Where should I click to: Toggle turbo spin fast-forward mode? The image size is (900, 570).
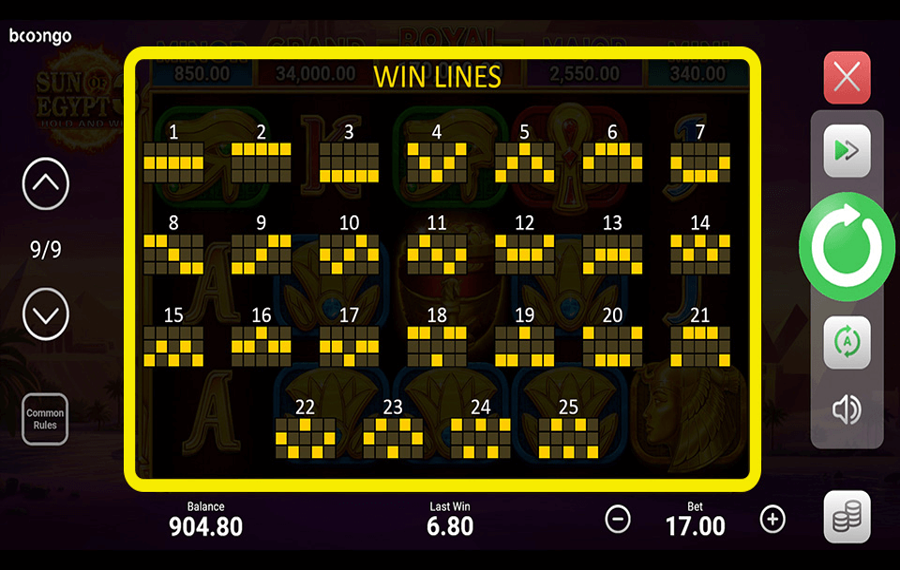[x=846, y=152]
